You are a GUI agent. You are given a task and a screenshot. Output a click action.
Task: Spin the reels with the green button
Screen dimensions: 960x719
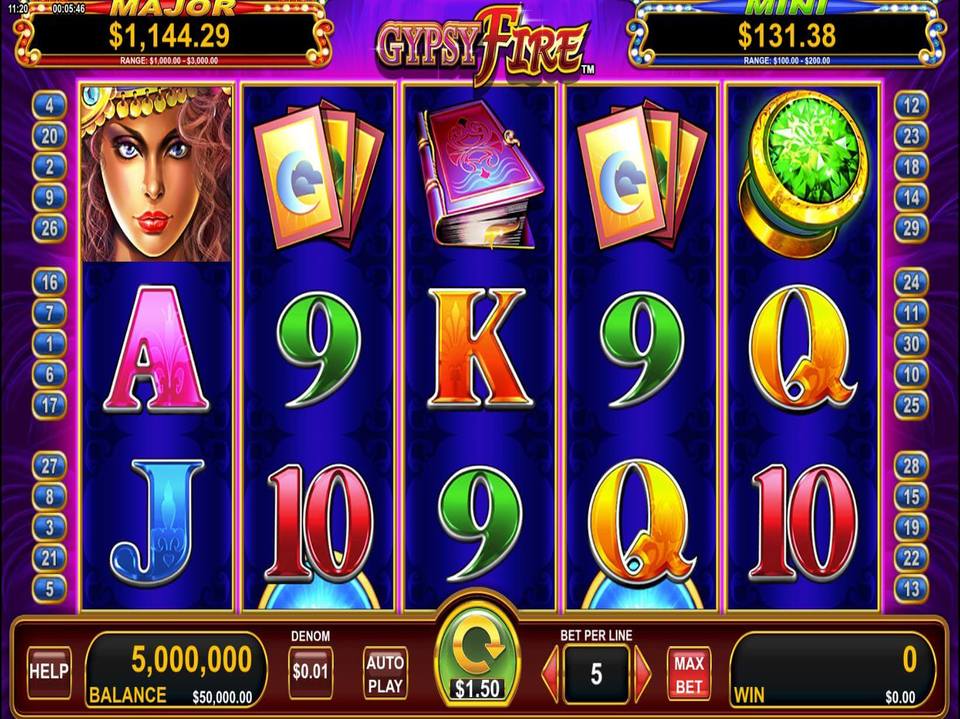[477, 655]
